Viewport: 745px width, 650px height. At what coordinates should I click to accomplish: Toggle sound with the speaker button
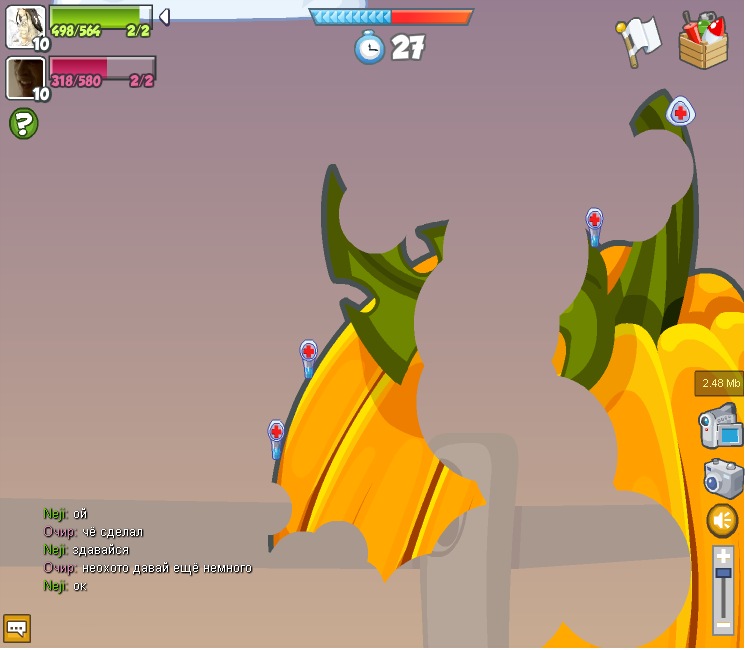pos(722,520)
